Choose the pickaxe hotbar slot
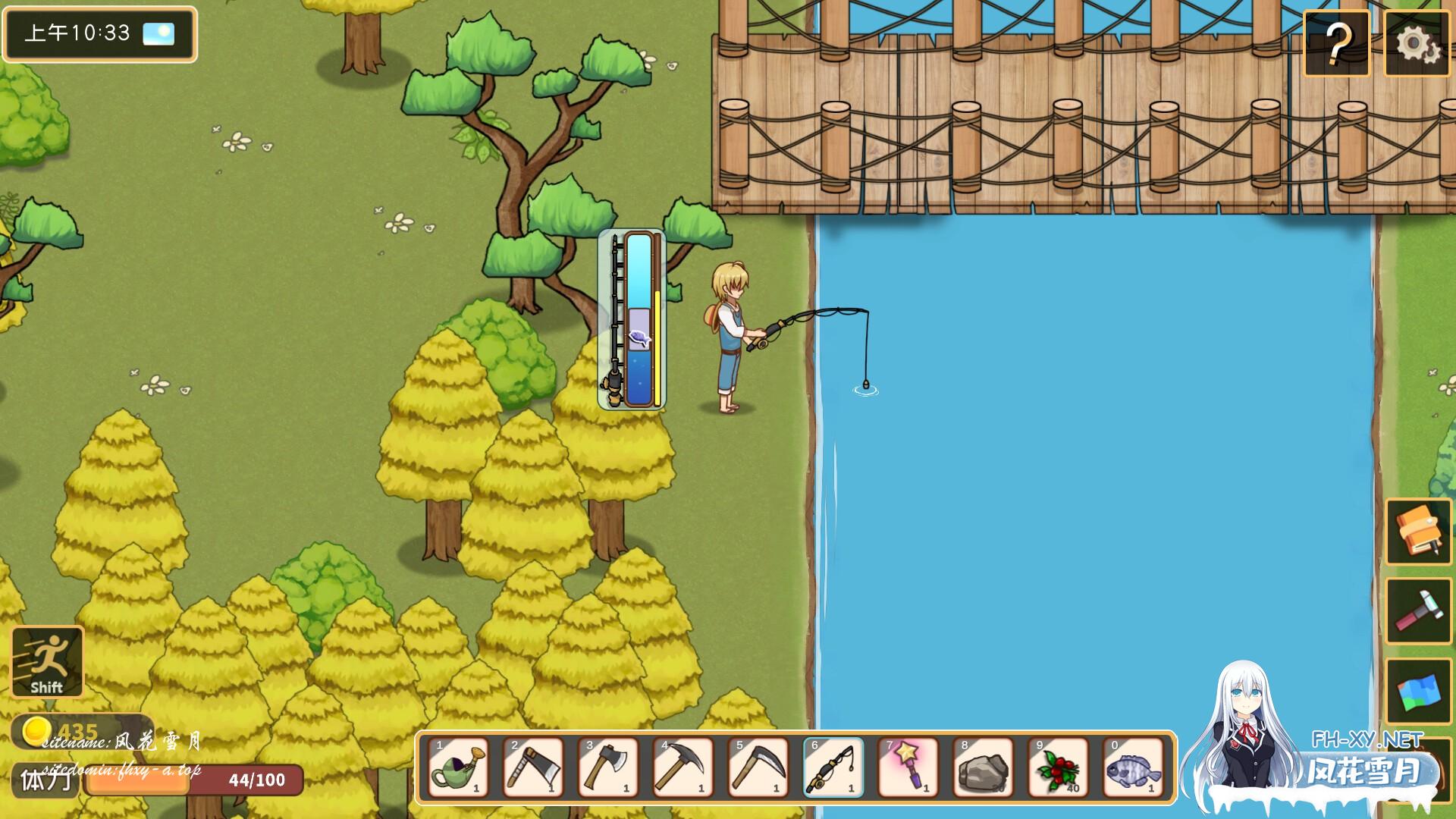This screenshot has width=1456, height=819. coord(683,767)
